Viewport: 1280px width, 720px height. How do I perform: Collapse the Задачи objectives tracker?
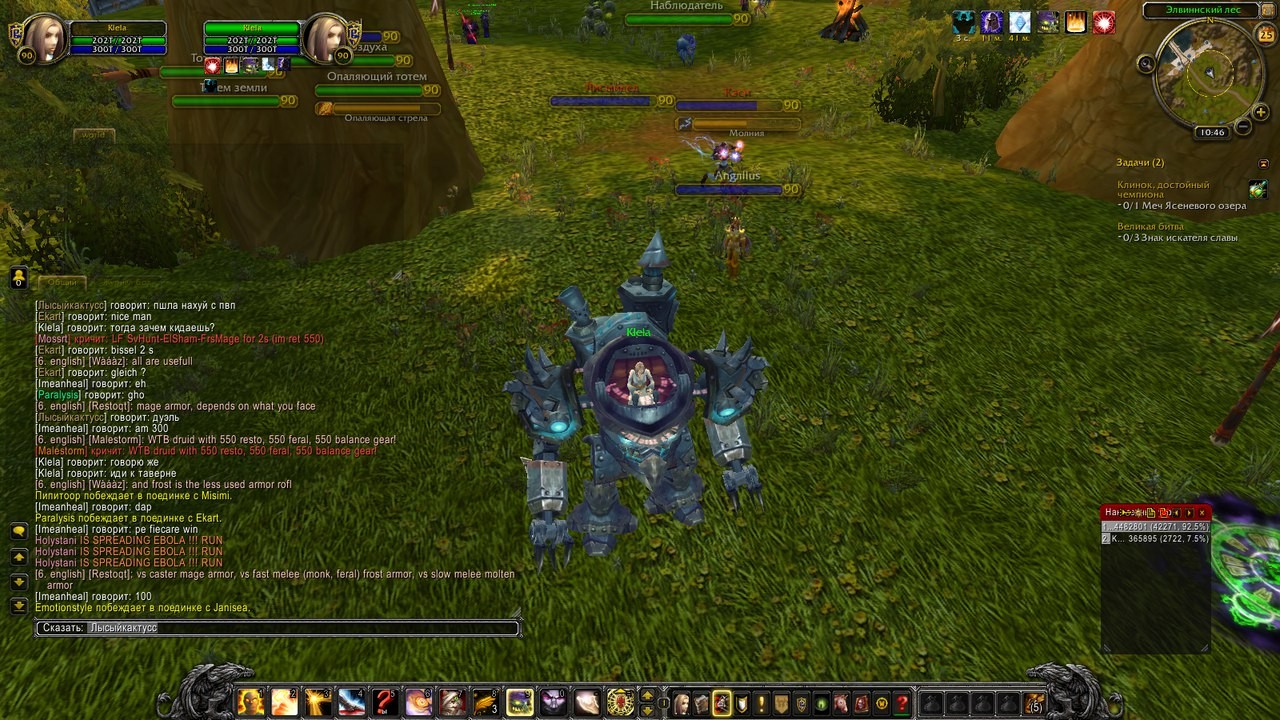[x=1263, y=163]
